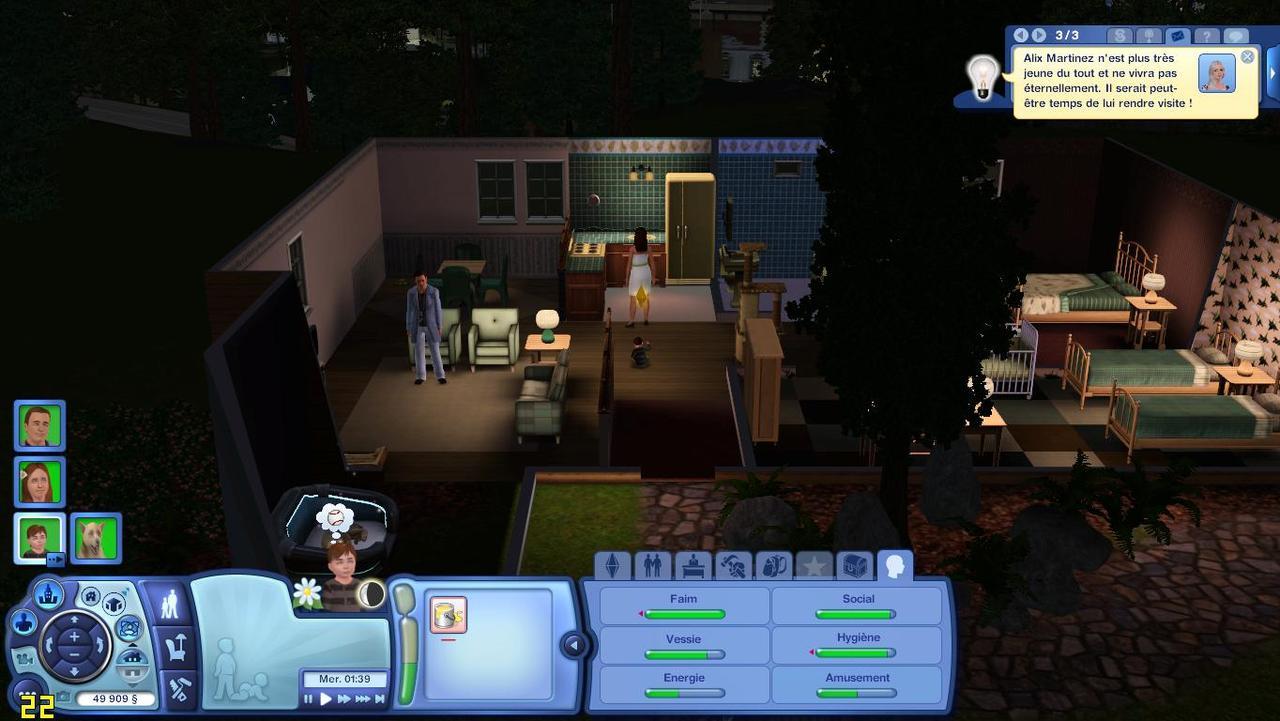Viewport: 1280px width, 721px height.
Task: Open the Career desk tab
Action: click(693, 566)
